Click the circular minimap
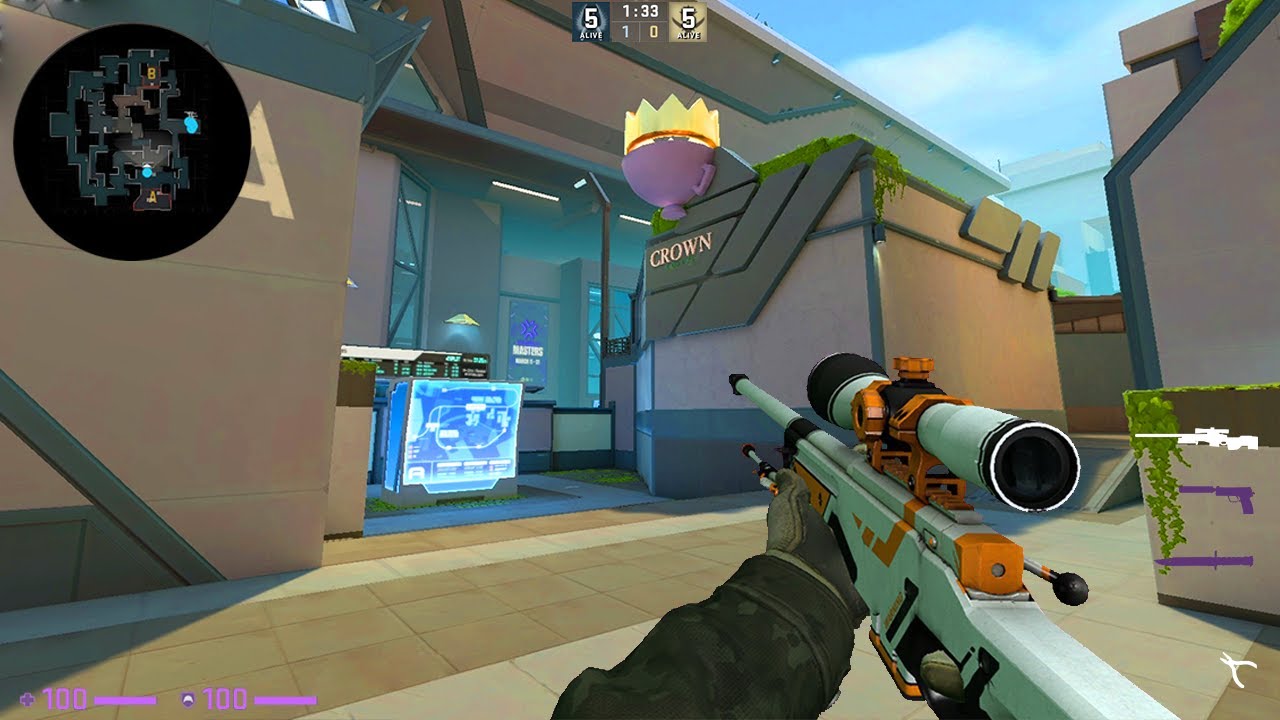1280x720 pixels. [x=131, y=142]
